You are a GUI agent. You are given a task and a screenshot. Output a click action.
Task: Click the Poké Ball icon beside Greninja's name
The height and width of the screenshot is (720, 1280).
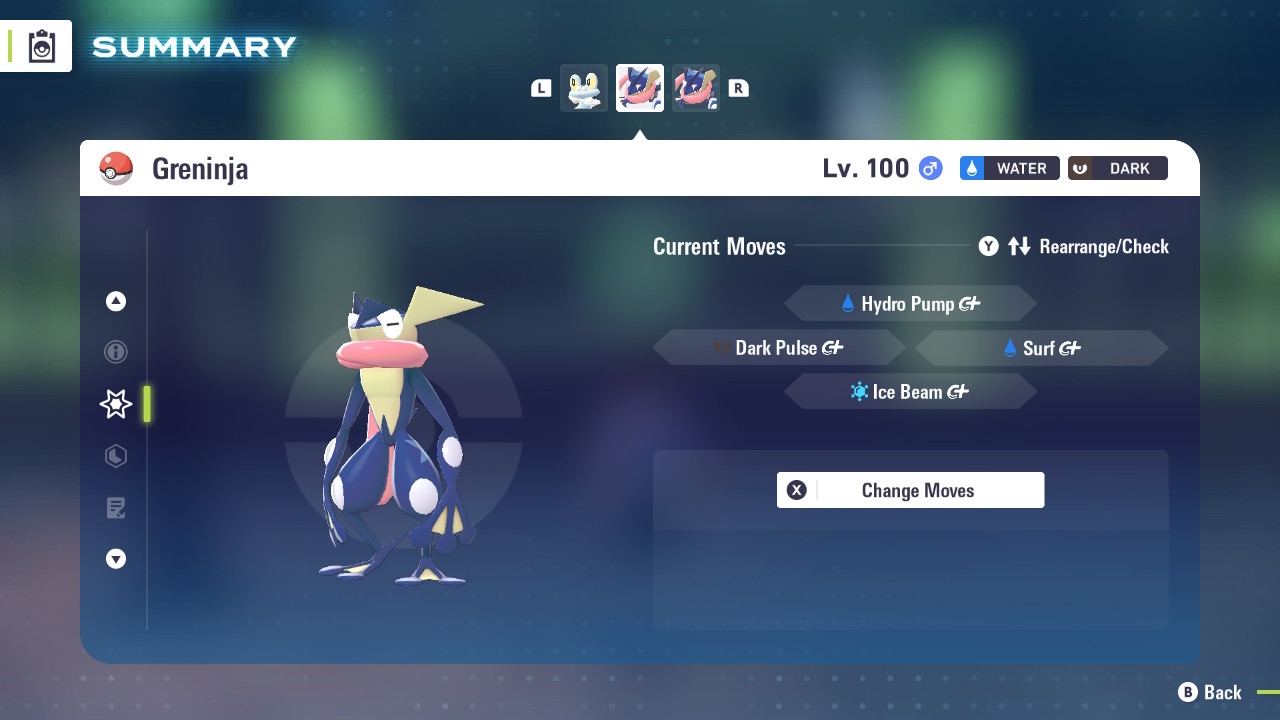pos(117,168)
